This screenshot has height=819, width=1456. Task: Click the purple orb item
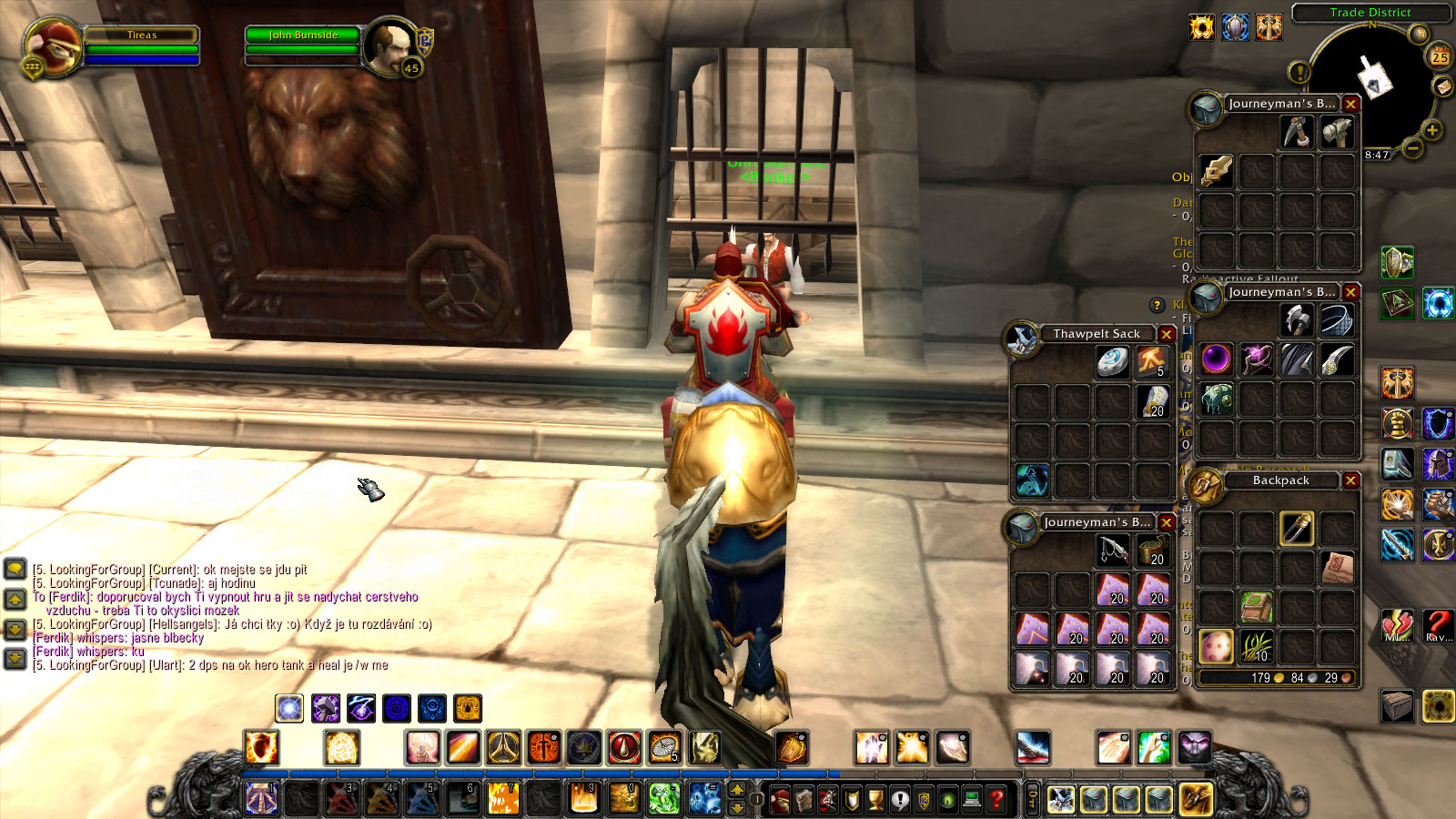pos(1216,359)
